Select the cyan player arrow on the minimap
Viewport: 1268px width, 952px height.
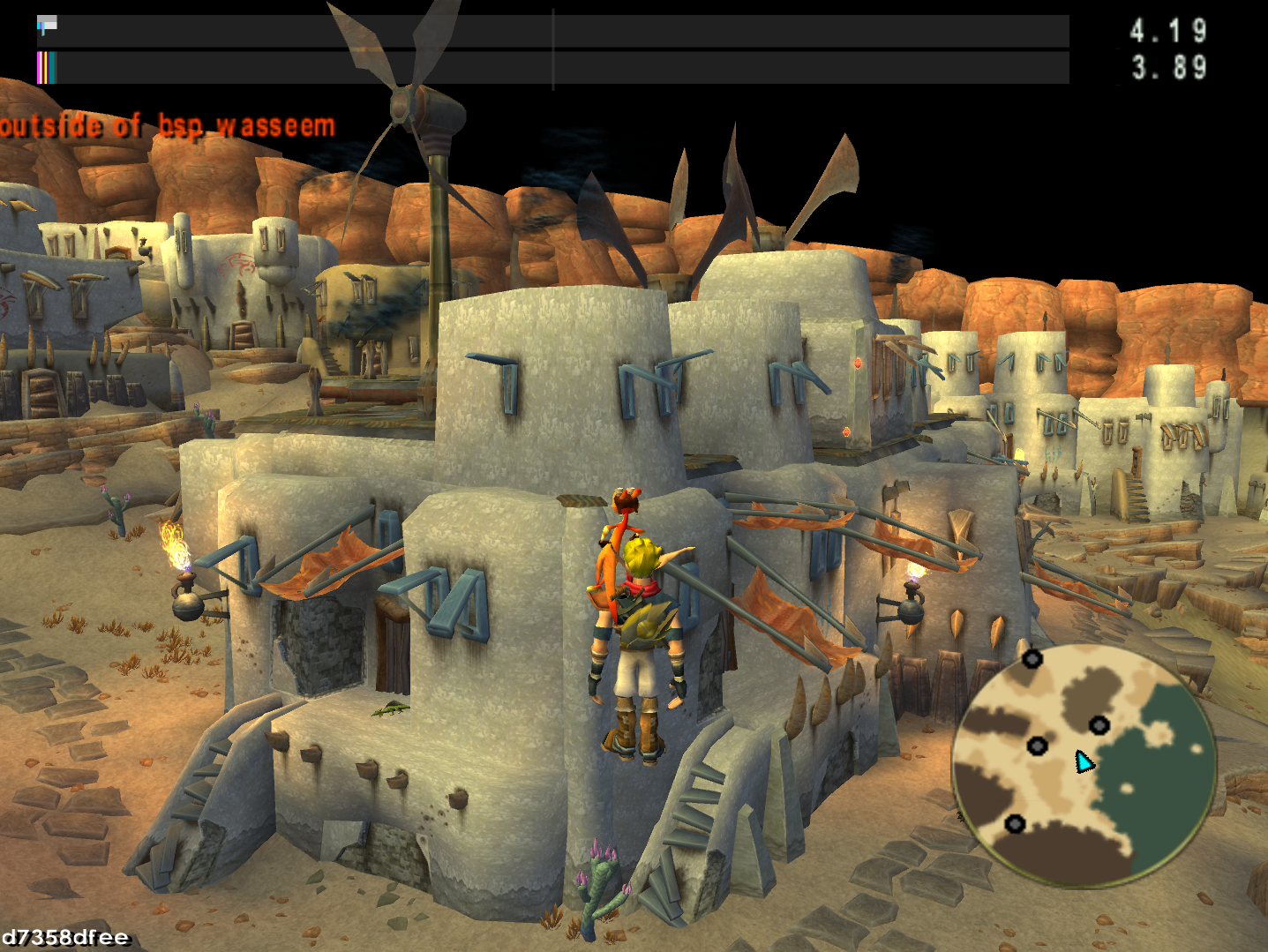(x=1083, y=762)
